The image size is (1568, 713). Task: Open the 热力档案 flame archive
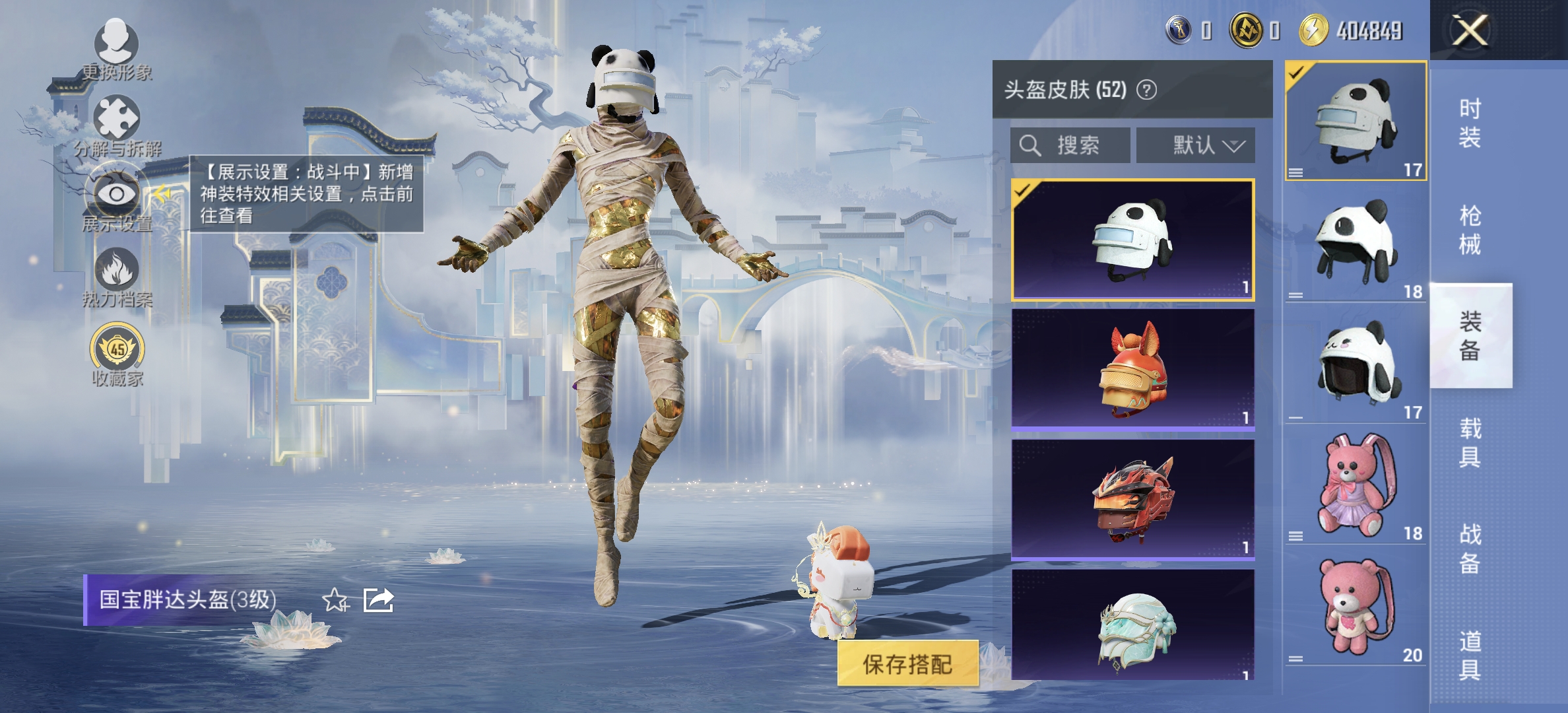coord(117,277)
